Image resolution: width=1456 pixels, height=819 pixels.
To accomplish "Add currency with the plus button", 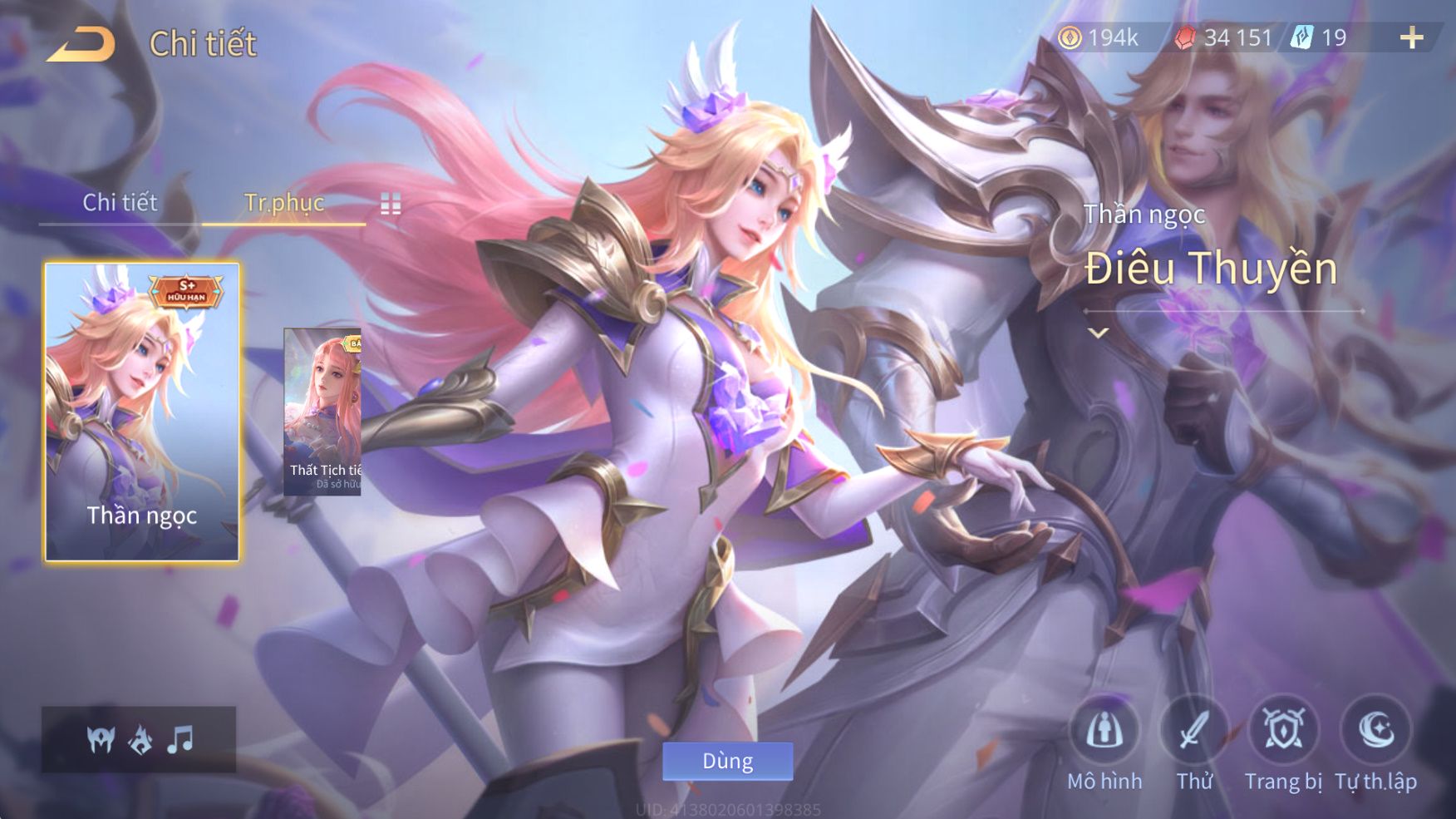I will [x=1411, y=38].
